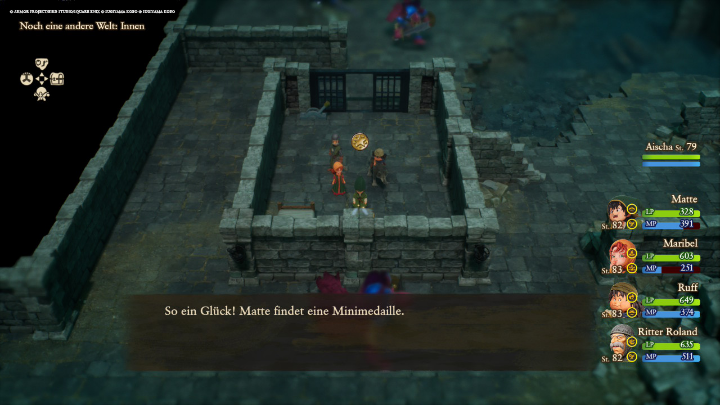Select Maribel's party portrait
The width and height of the screenshot is (720, 405).
pos(618,254)
